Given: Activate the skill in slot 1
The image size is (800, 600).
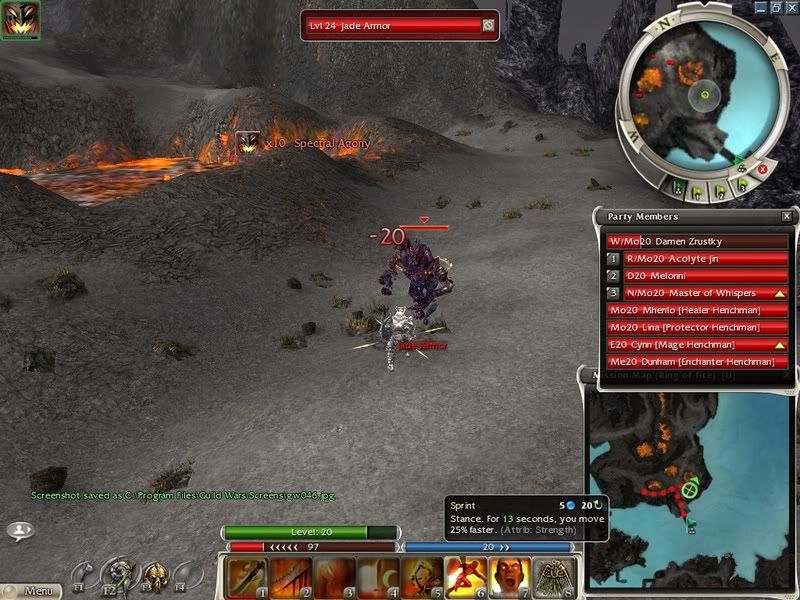Looking at the screenshot, I should pos(245,577).
